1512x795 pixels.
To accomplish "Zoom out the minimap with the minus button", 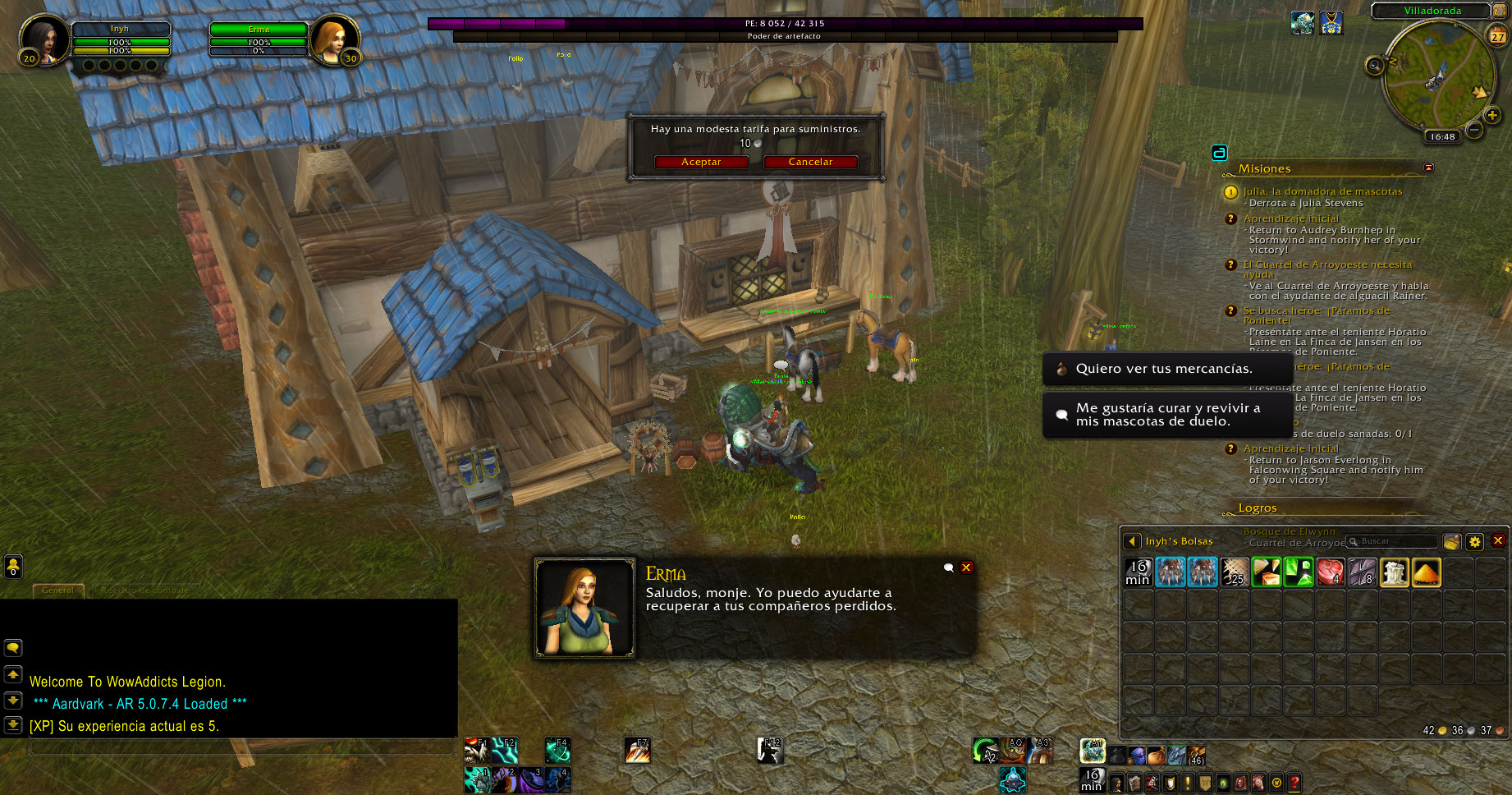I will click(1474, 130).
